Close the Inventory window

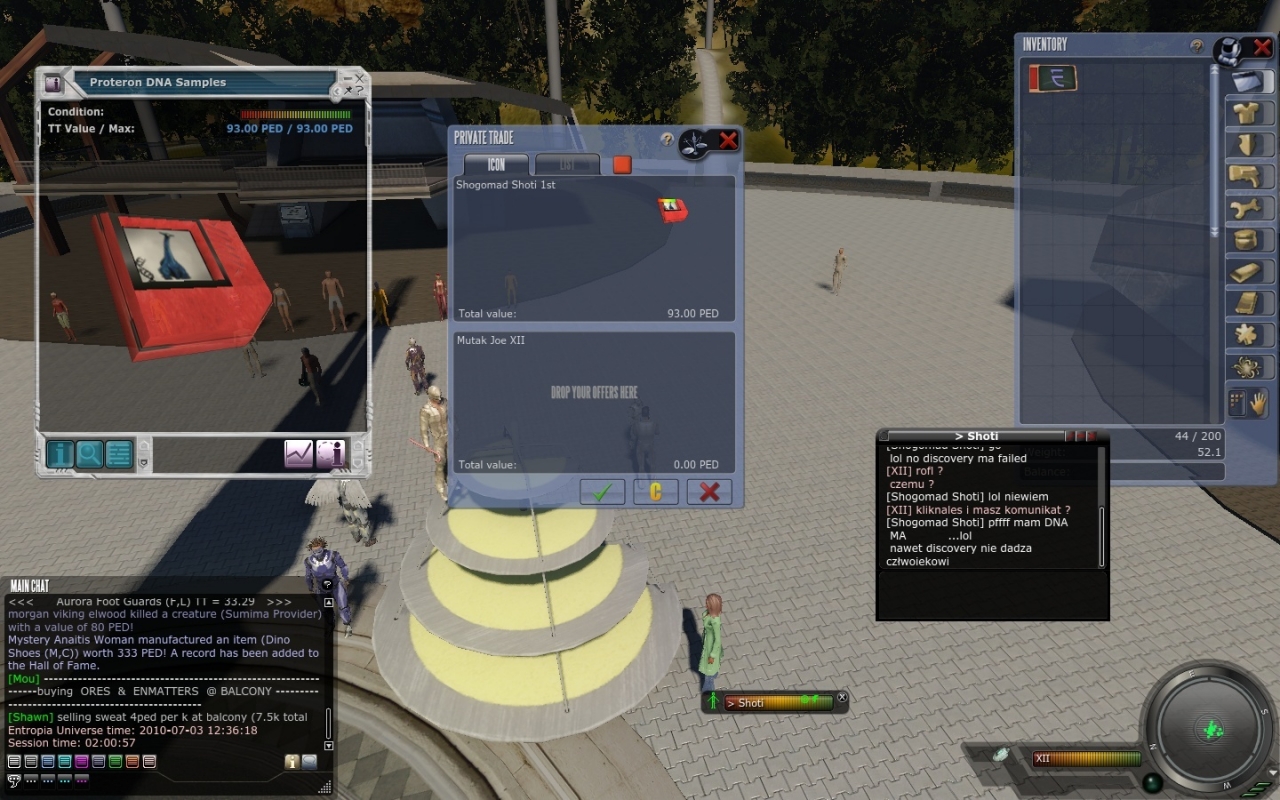coord(1262,47)
